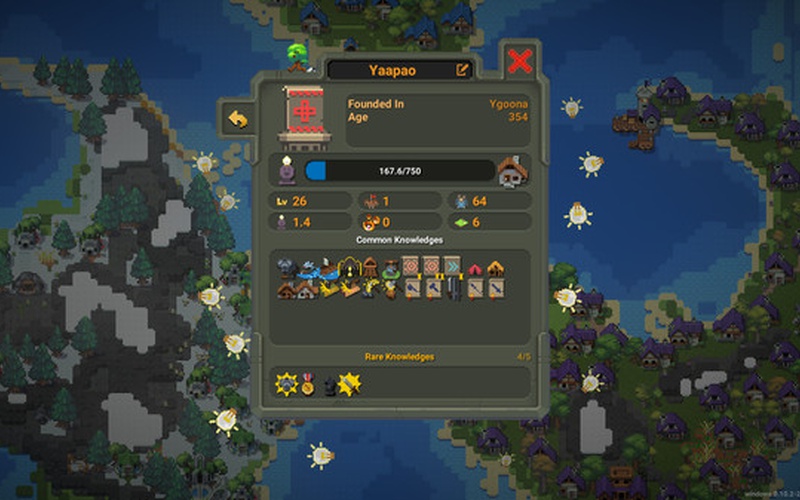Go back using the yellow arrow button
Screen dimensions: 800x500
238,119
